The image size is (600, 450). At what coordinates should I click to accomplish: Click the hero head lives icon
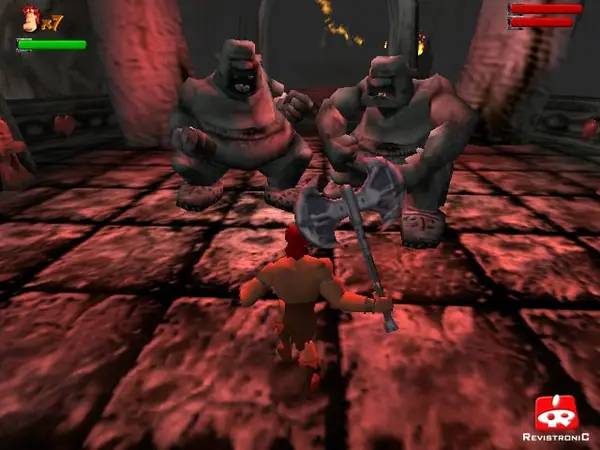(29, 20)
